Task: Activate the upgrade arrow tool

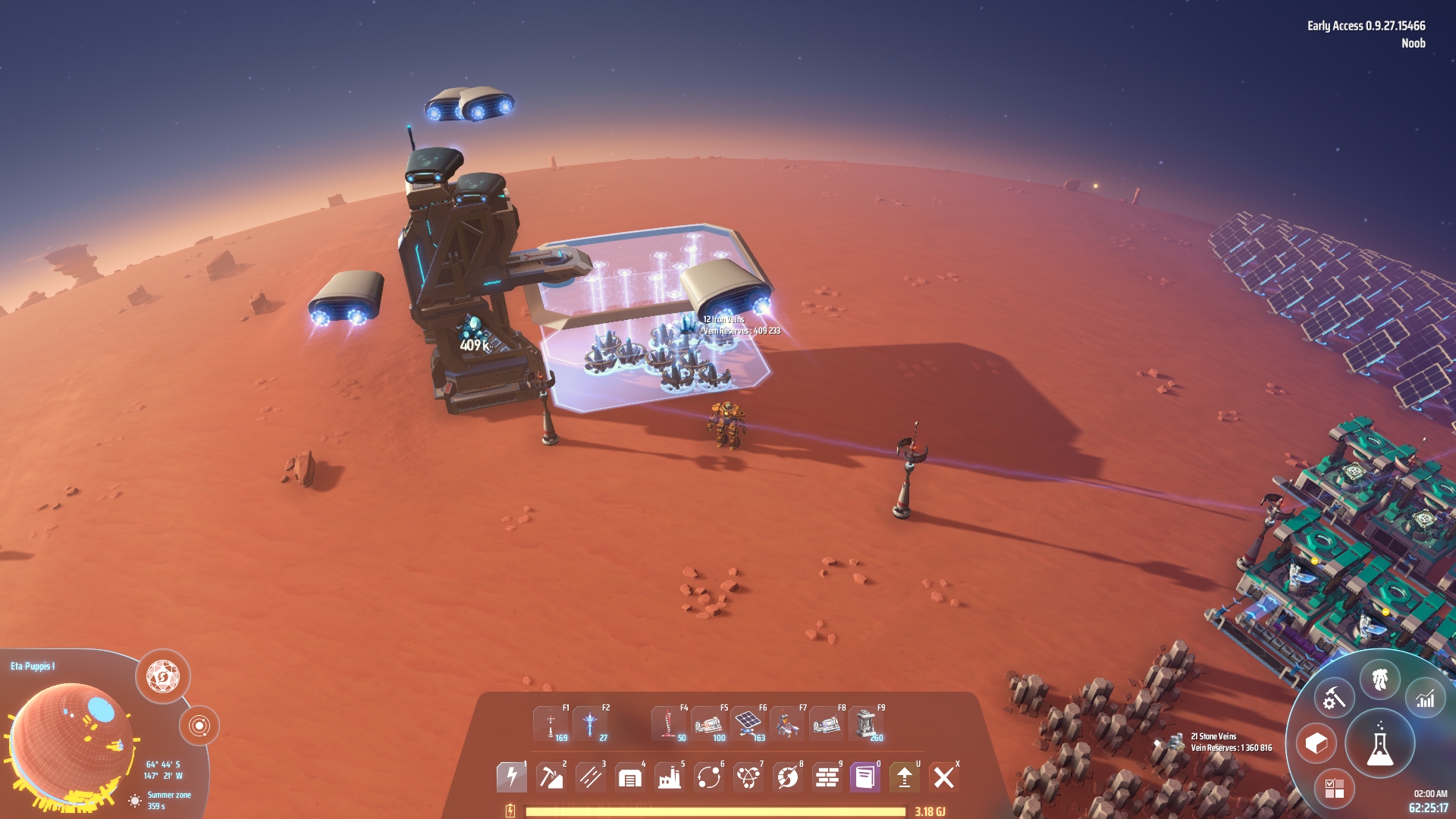Action: (905, 777)
